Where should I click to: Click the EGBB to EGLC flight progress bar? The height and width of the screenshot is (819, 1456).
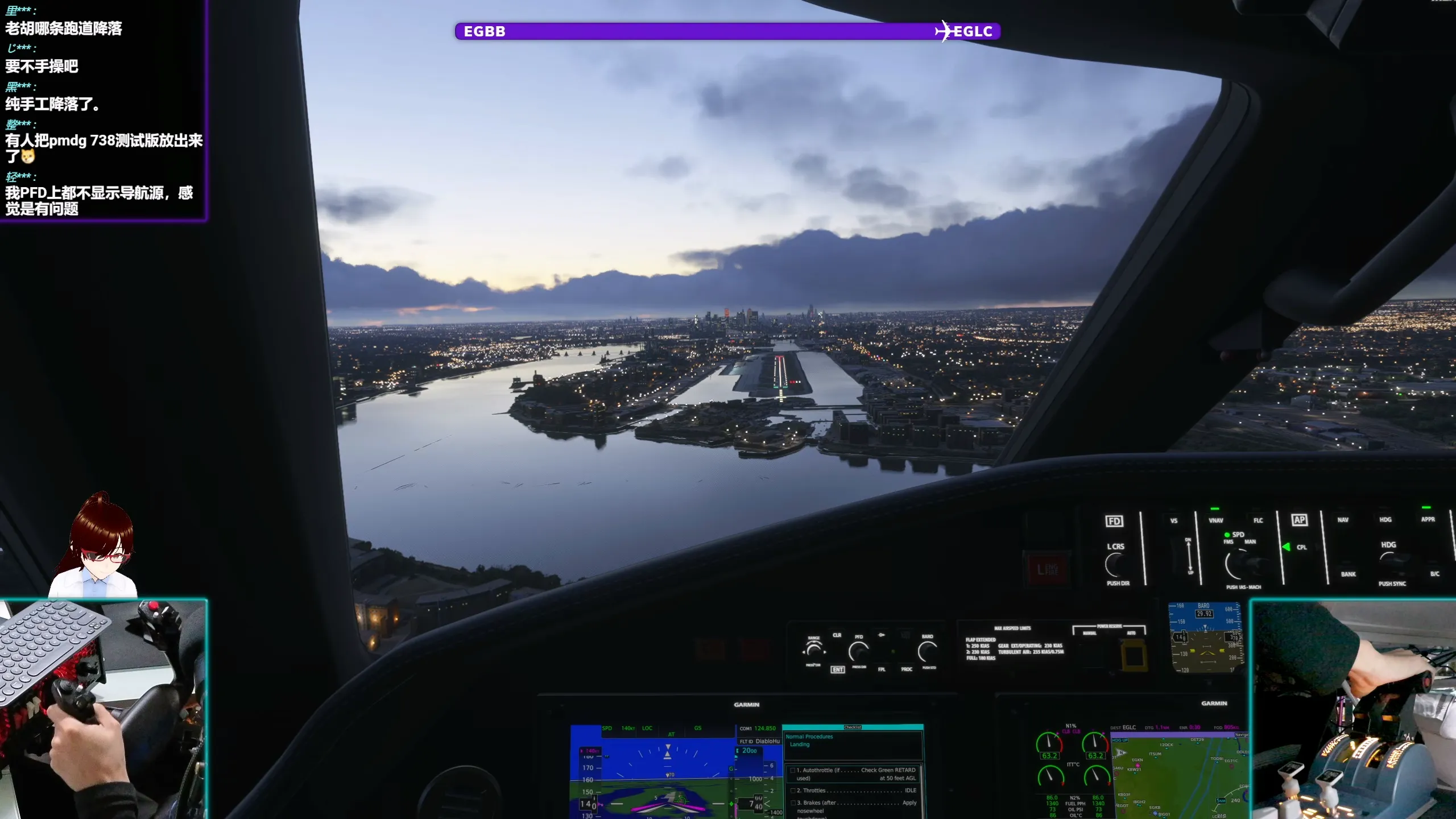pos(728,32)
